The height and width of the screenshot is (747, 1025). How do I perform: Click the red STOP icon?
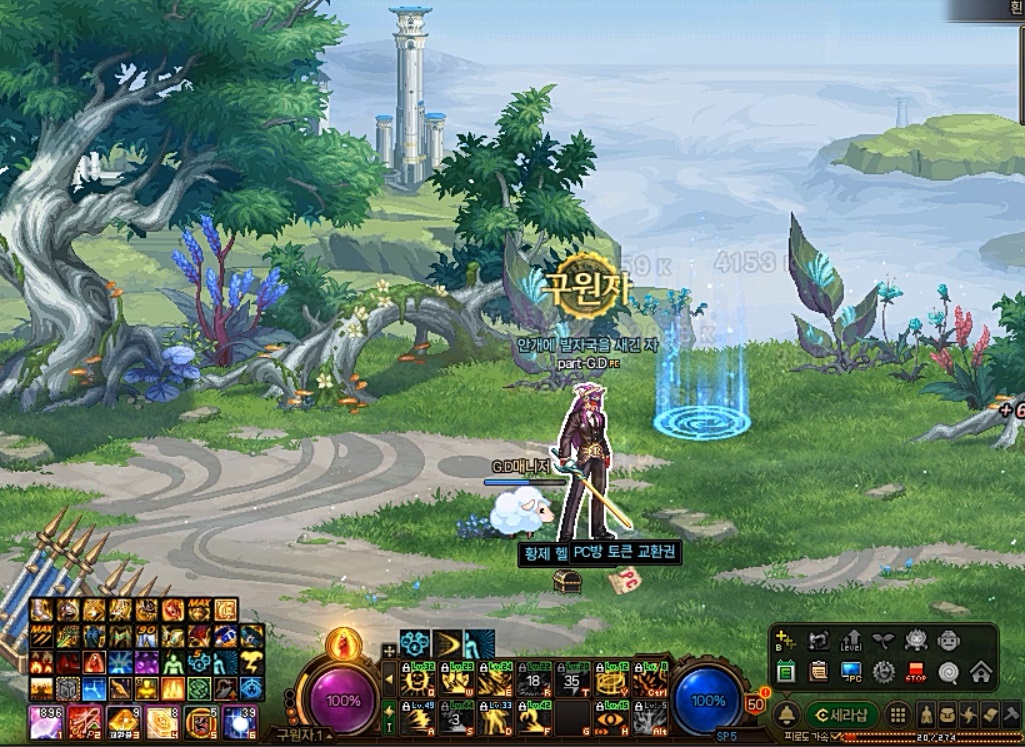pos(916,672)
